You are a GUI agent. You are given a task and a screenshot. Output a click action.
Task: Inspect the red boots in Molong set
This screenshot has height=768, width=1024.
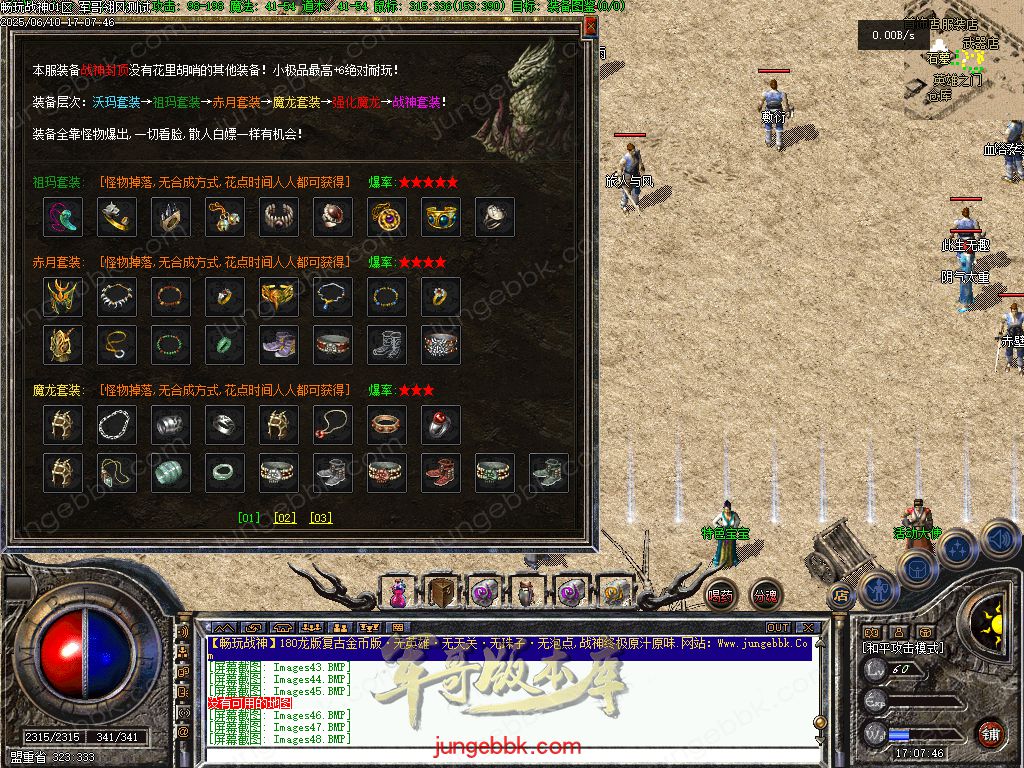[x=441, y=473]
